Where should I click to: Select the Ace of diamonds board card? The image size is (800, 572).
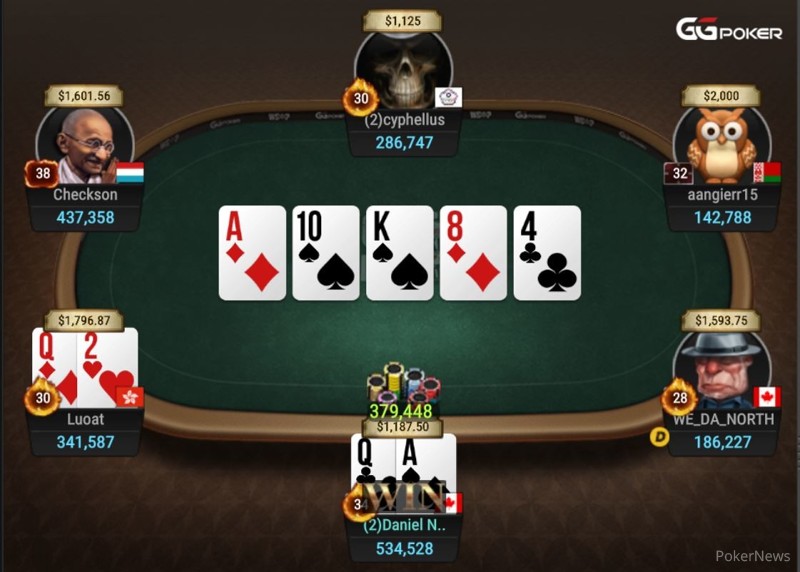(252, 253)
